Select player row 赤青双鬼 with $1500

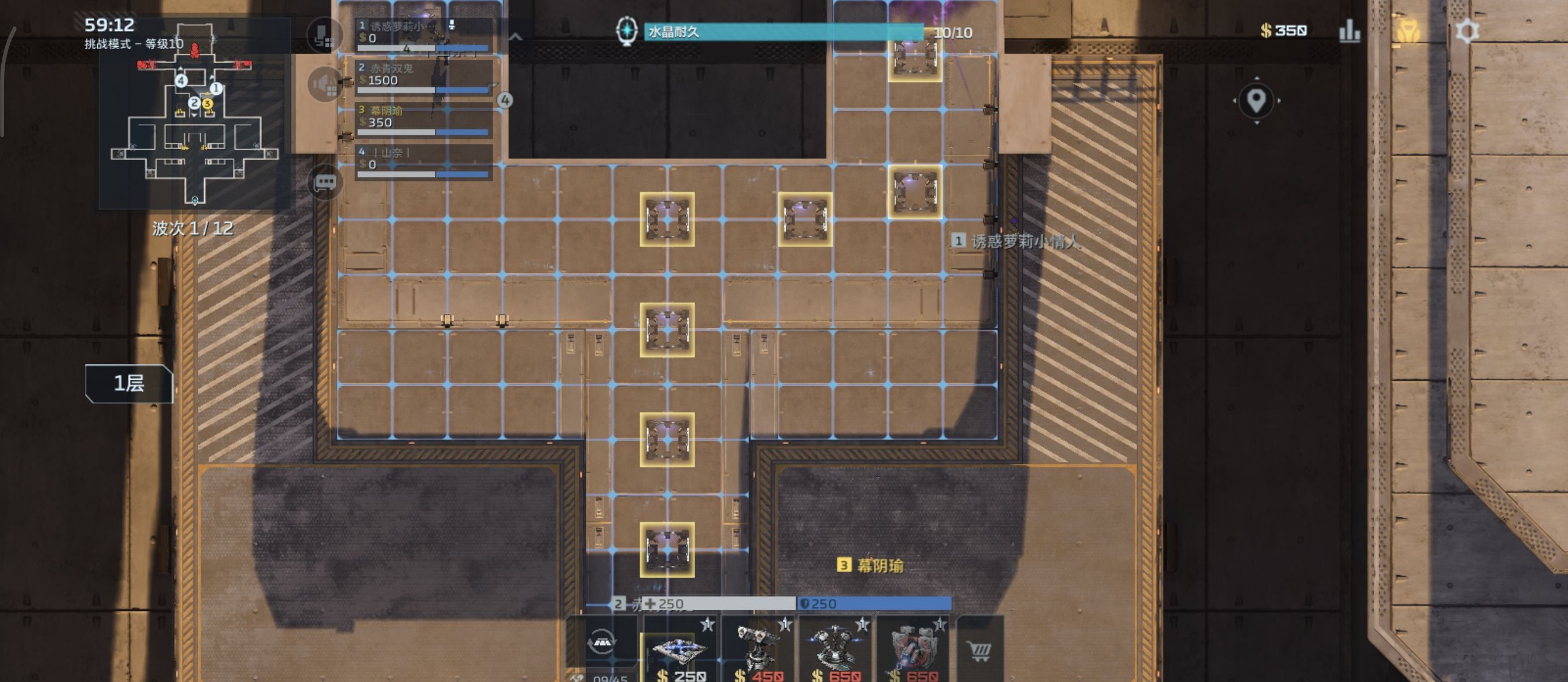(x=424, y=79)
